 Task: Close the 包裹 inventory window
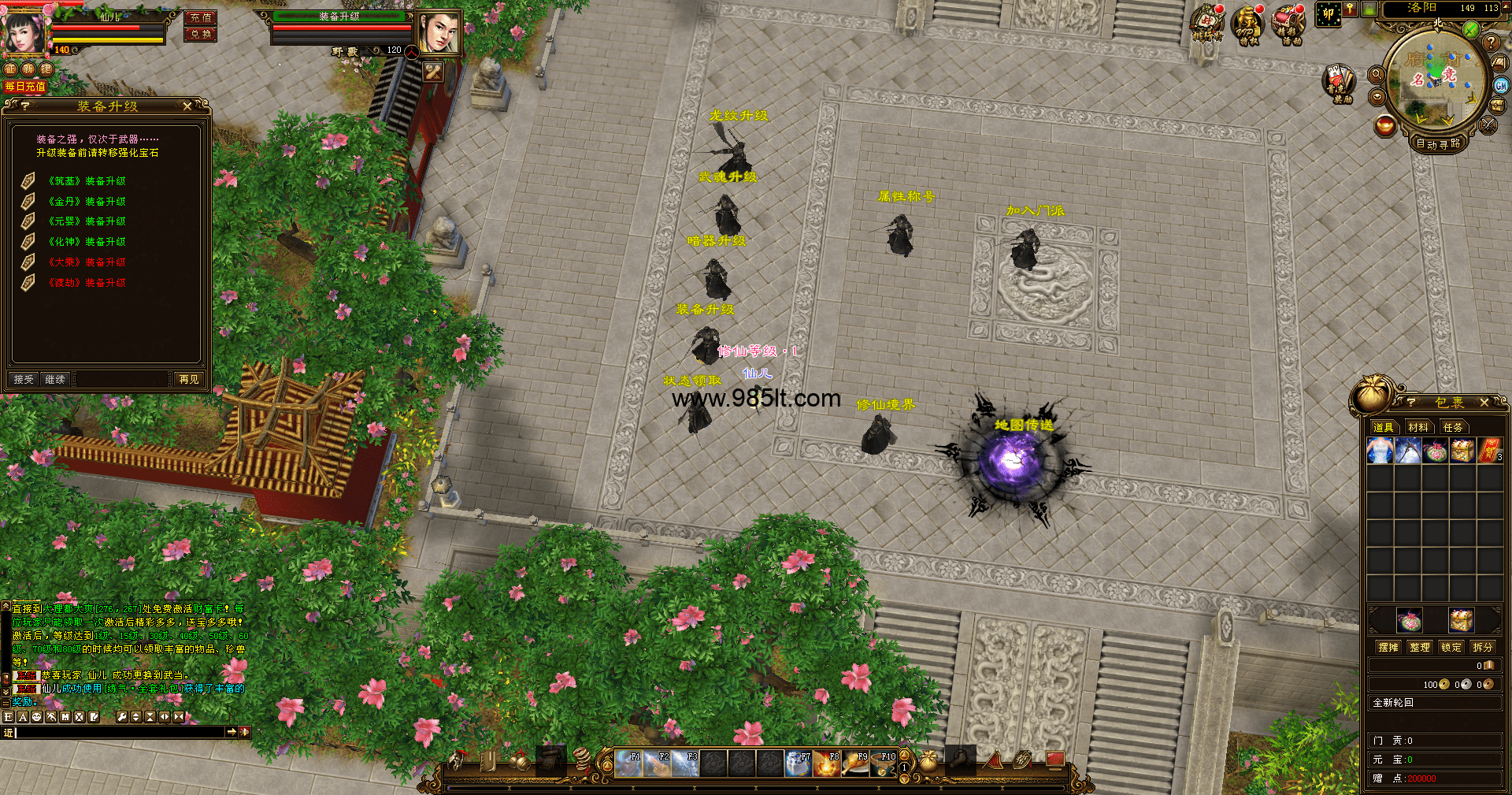1484,403
